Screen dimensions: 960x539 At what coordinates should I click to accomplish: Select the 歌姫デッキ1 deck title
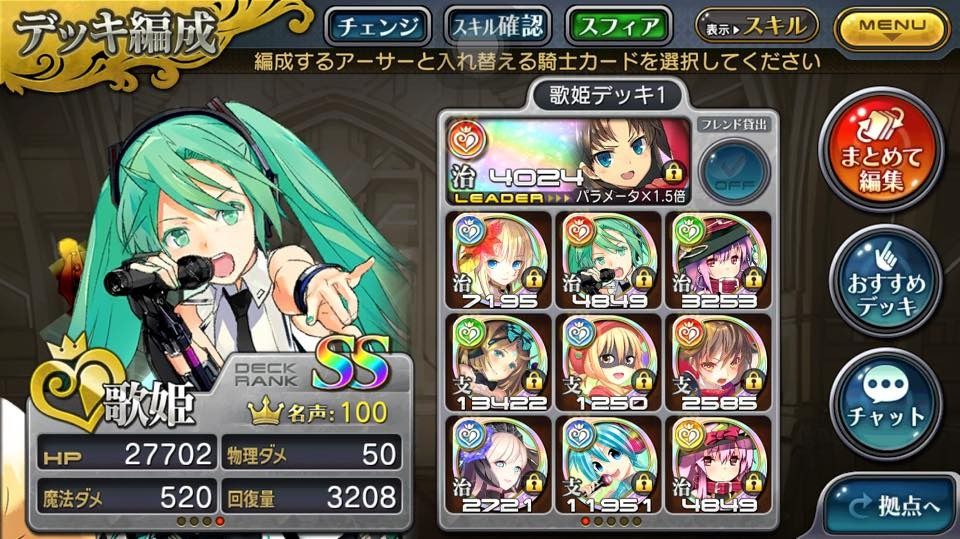(602, 95)
